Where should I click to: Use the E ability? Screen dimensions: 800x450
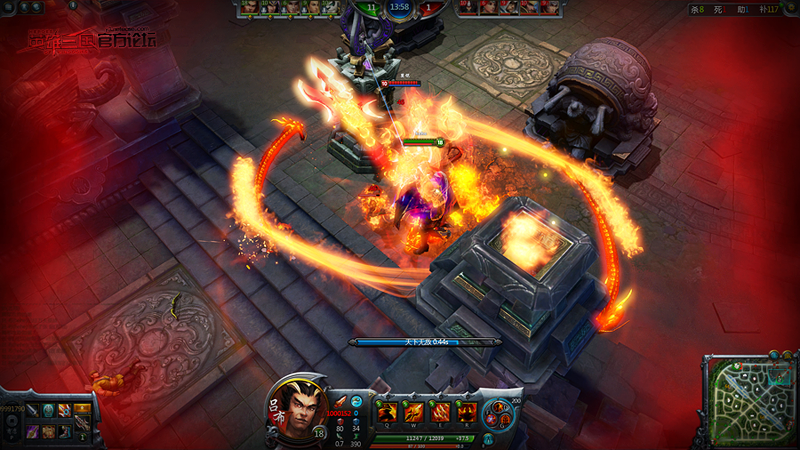[439, 412]
